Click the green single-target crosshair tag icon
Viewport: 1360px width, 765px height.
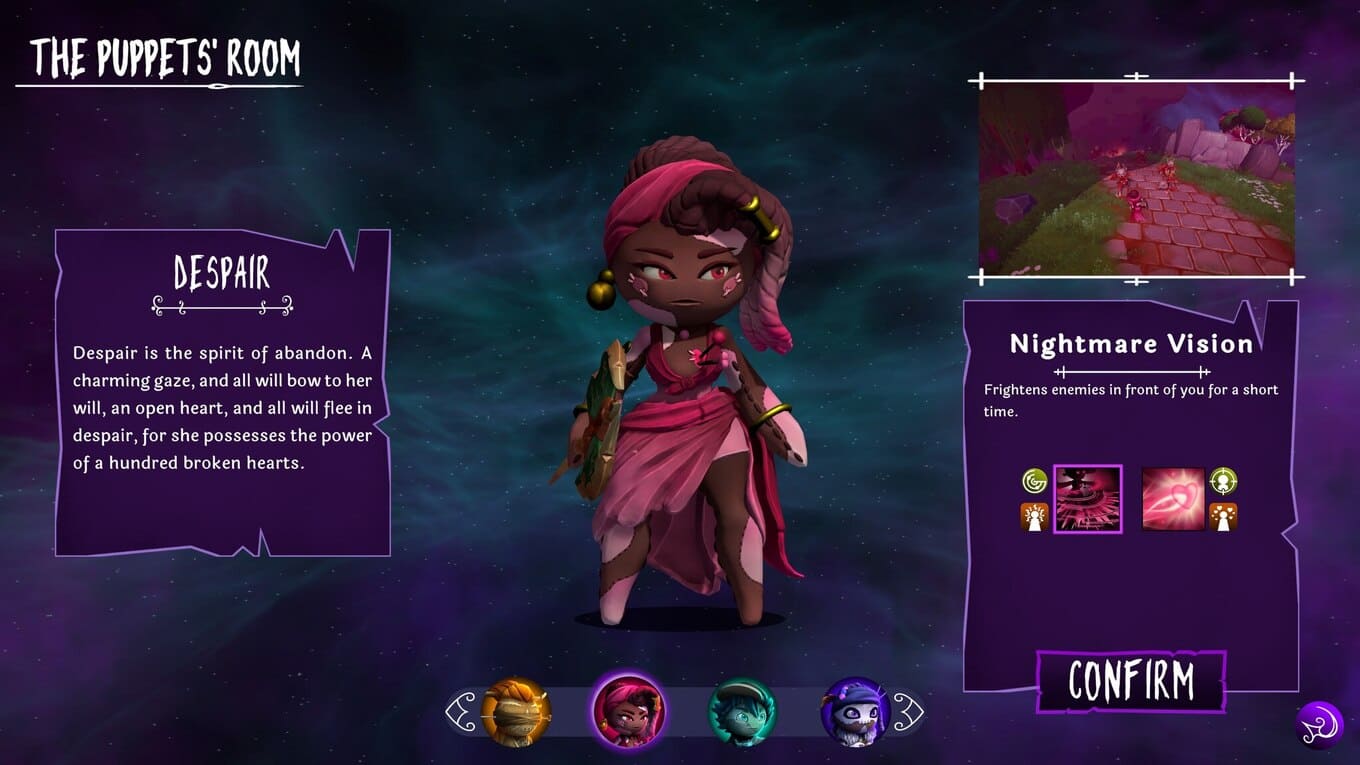[x=1224, y=482]
